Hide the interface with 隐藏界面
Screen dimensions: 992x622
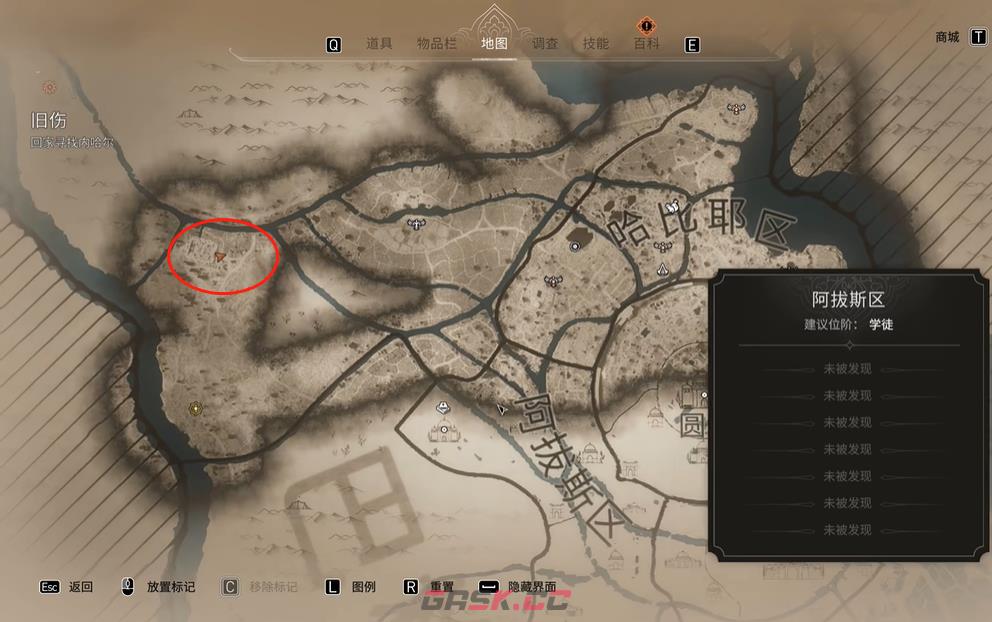531,587
